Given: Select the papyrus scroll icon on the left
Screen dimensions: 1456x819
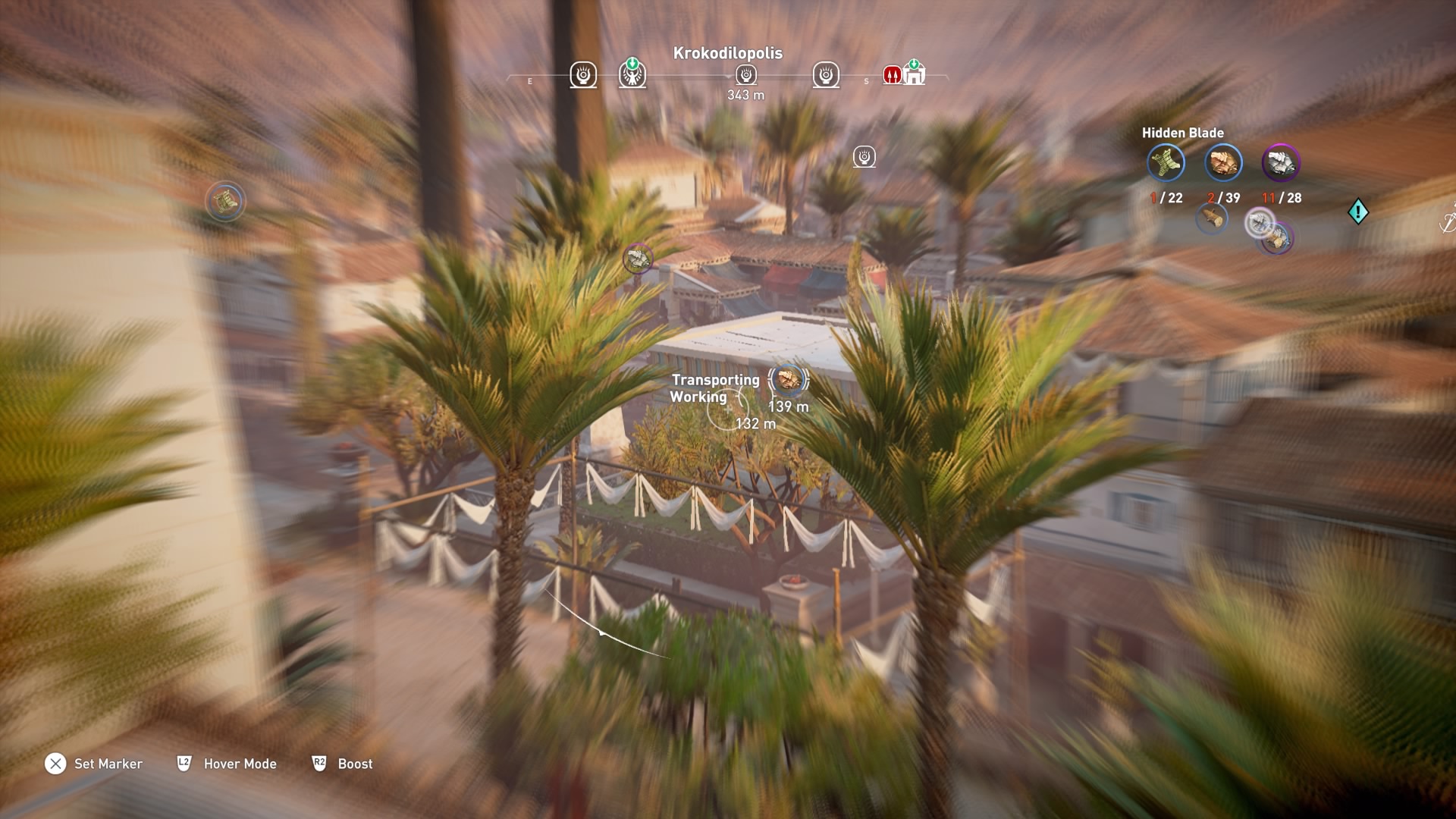Looking at the screenshot, I should click(x=224, y=199).
